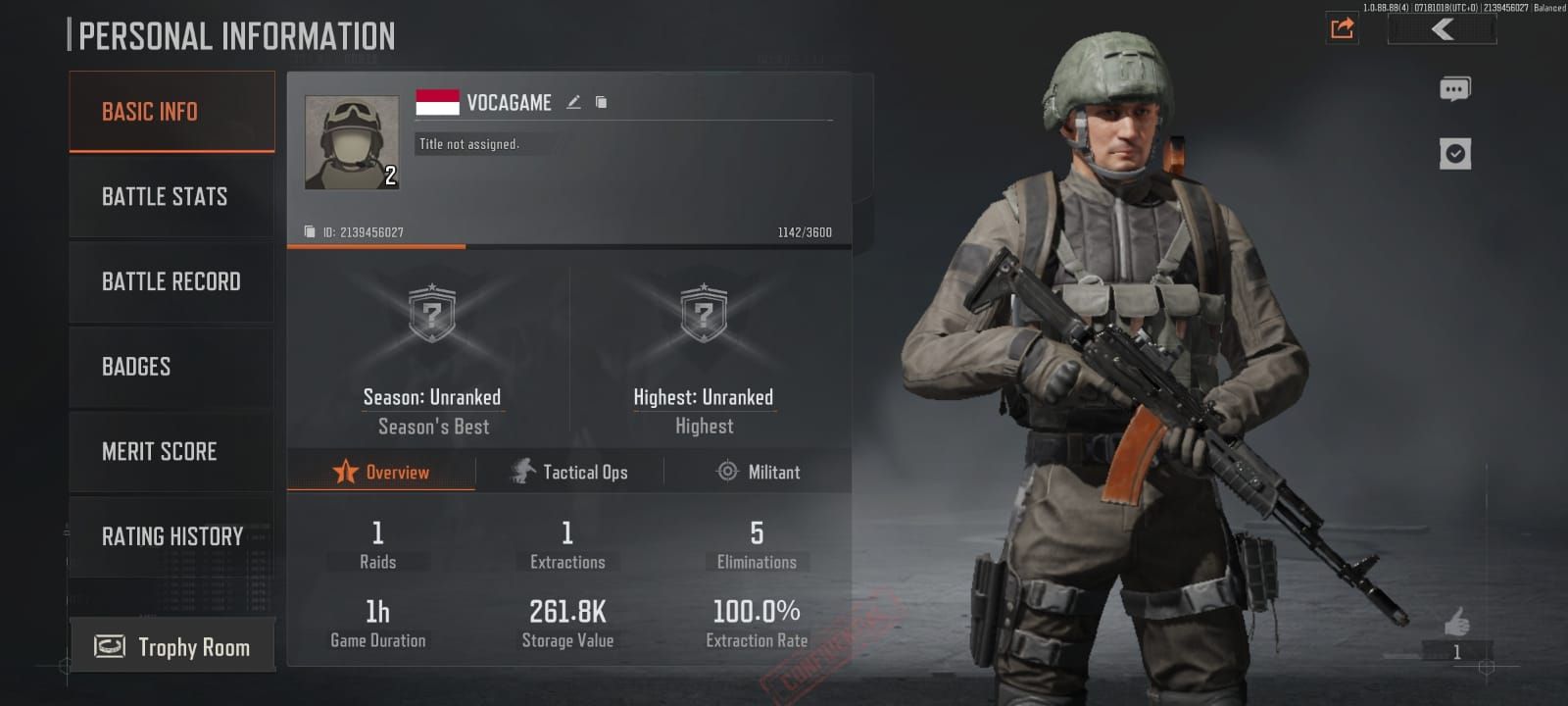Open Rating History
This screenshot has width=1568, height=706.
tap(171, 536)
